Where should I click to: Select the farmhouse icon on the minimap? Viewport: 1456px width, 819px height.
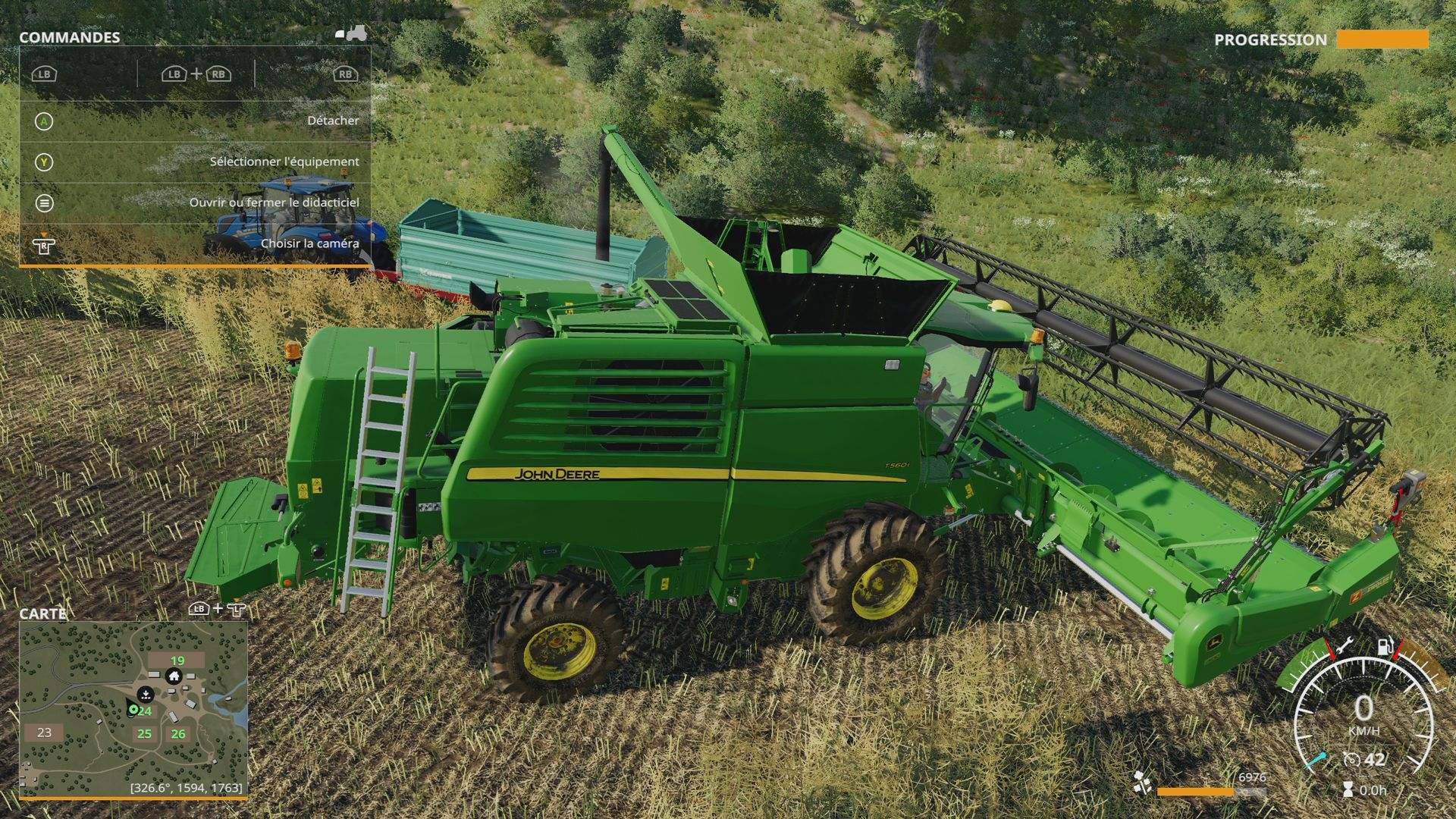(174, 676)
